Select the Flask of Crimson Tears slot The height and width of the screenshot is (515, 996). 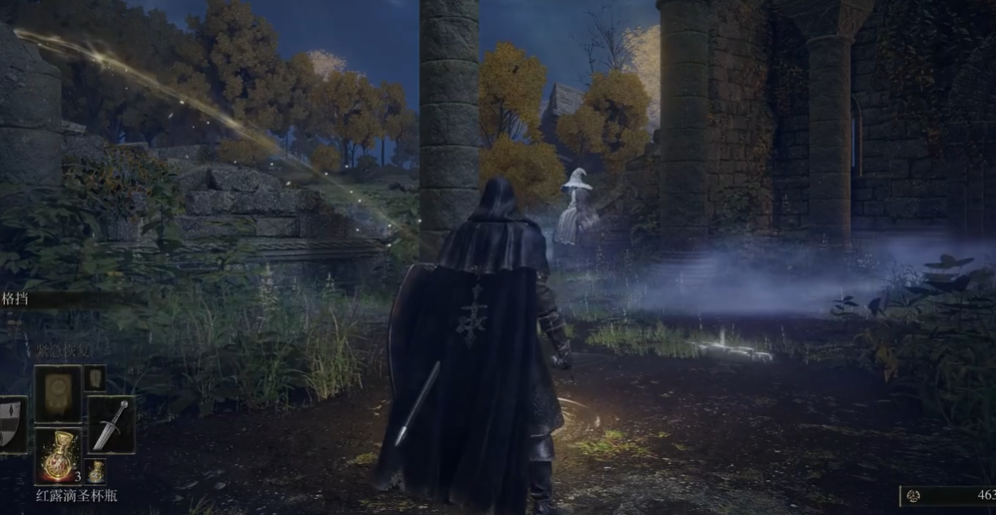click(x=58, y=455)
